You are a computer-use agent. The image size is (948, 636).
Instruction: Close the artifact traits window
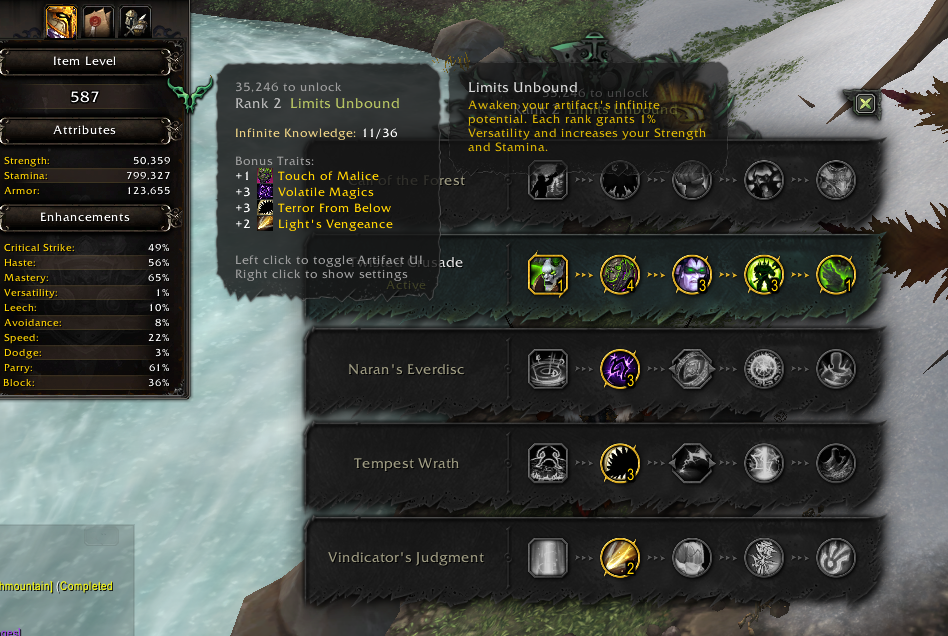click(x=866, y=103)
